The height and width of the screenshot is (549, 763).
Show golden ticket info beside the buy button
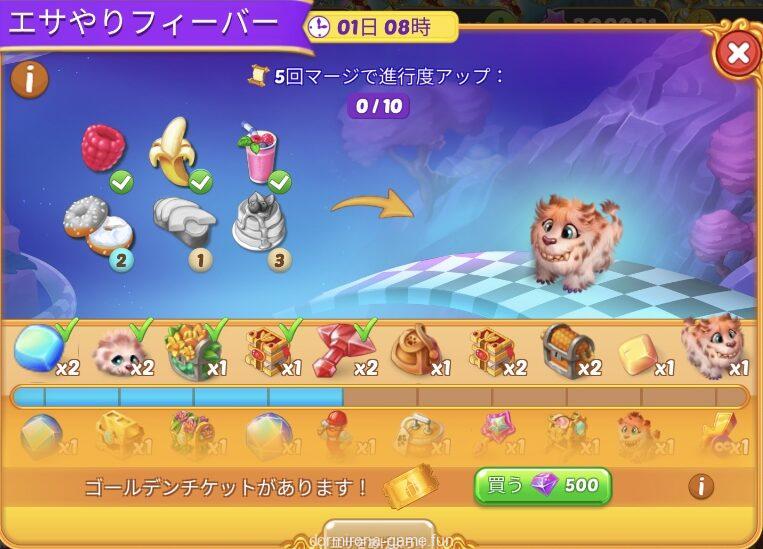(701, 486)
